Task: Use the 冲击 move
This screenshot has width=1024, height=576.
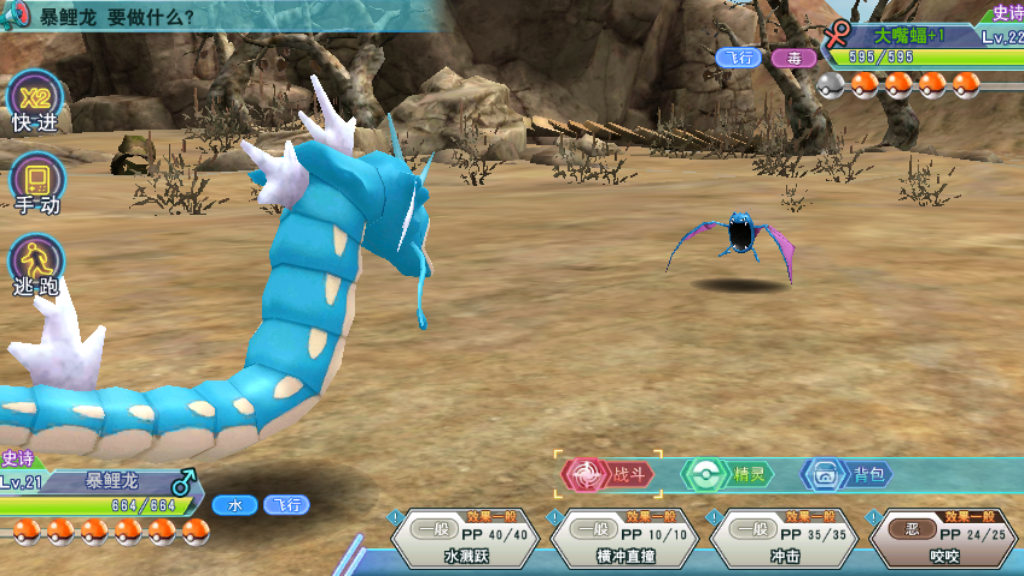Action: [784, 541]
